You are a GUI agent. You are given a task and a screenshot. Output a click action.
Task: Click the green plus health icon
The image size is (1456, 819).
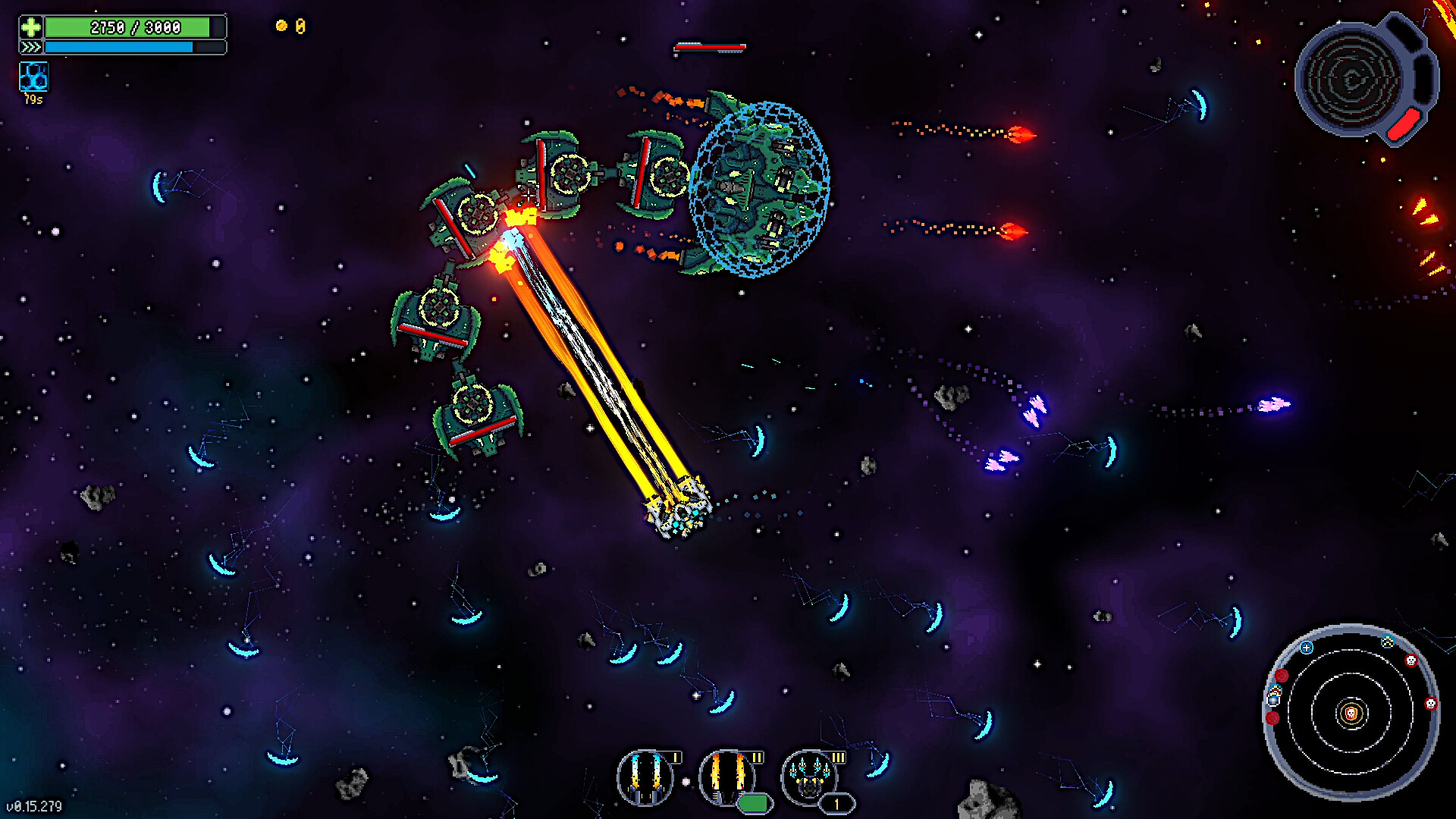(32, 27)
